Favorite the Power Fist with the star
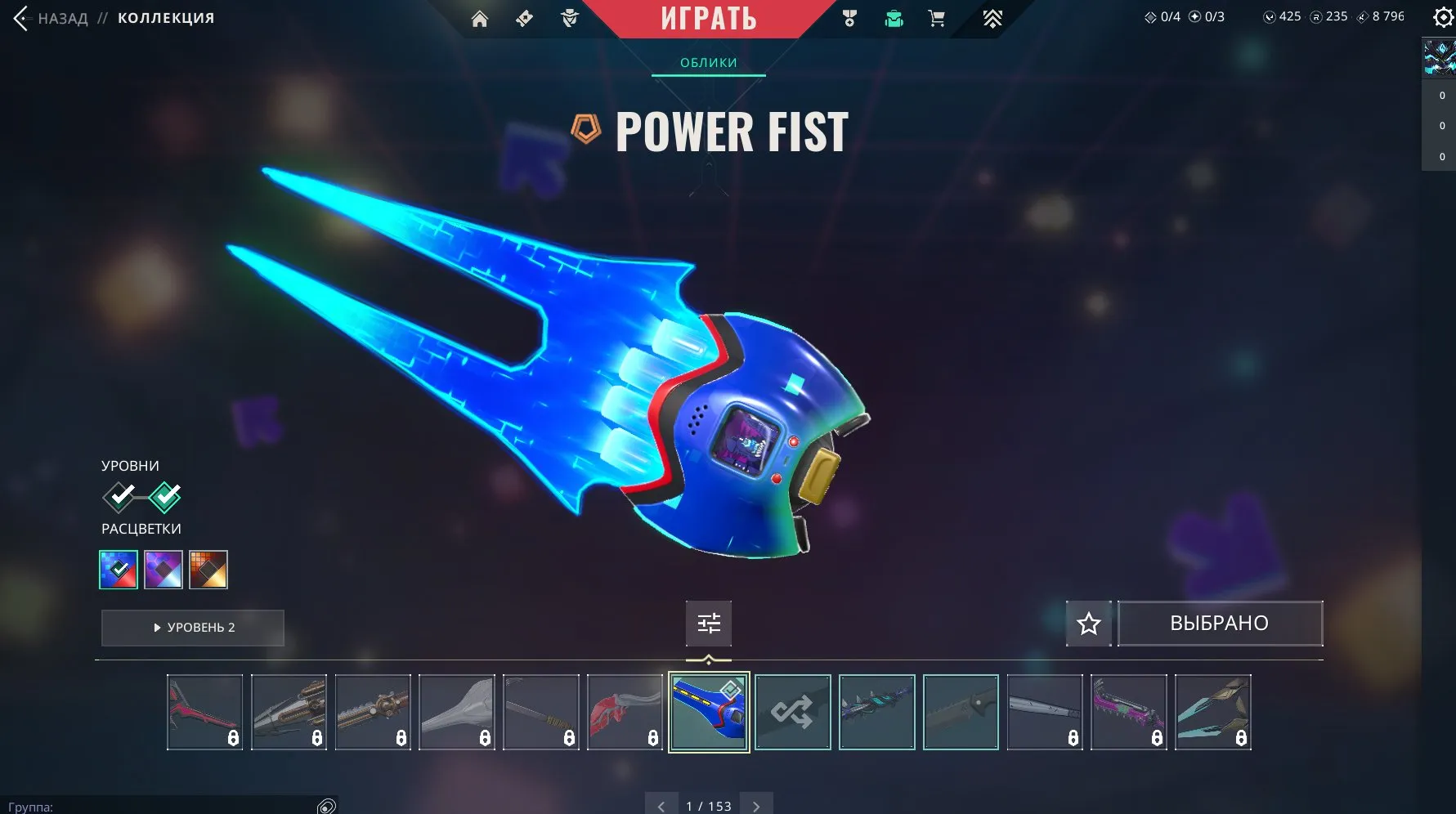Viewport: 1456px width, 814px height. (1088, 623)
